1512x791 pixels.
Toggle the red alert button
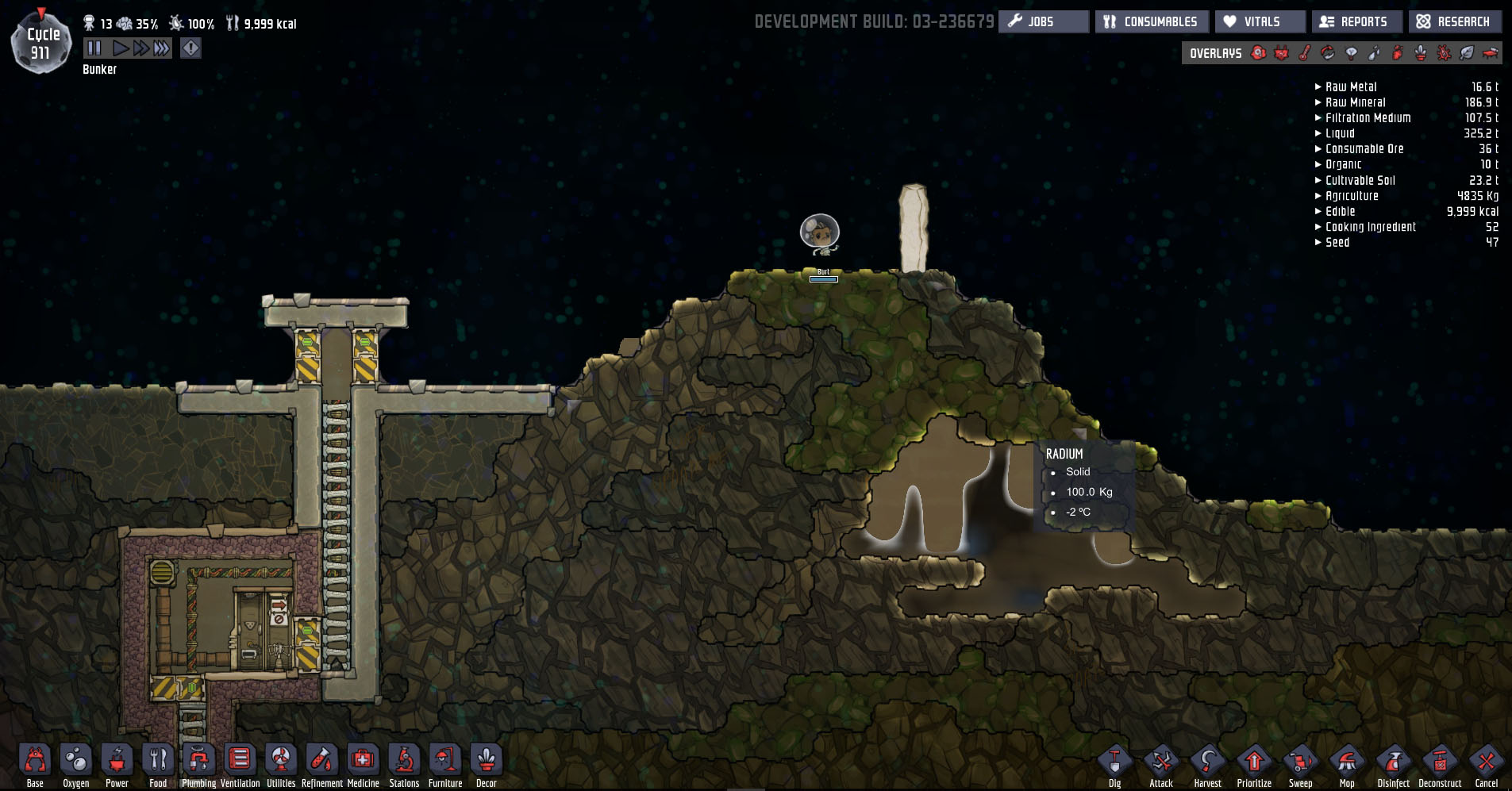(x=191, y=48)
